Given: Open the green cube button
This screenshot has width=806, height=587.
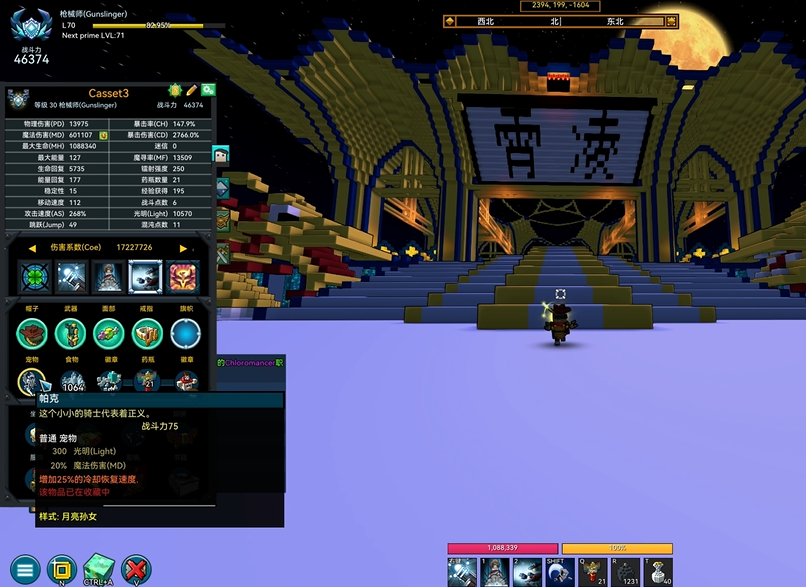Looking at the screenshot, I should tap(98, 567).
